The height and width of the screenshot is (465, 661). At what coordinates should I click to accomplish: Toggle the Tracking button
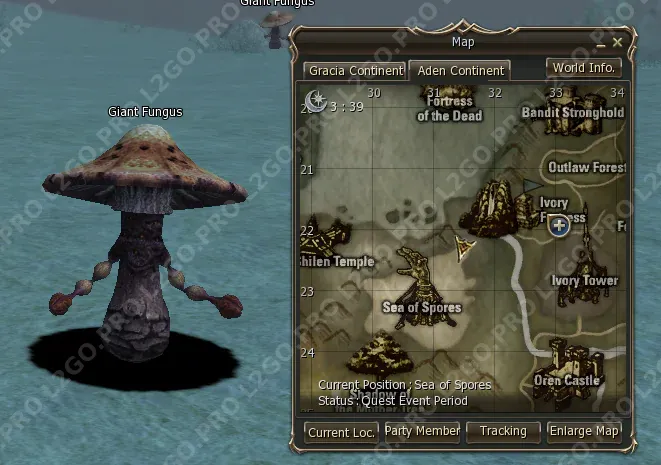pos(503,431)
